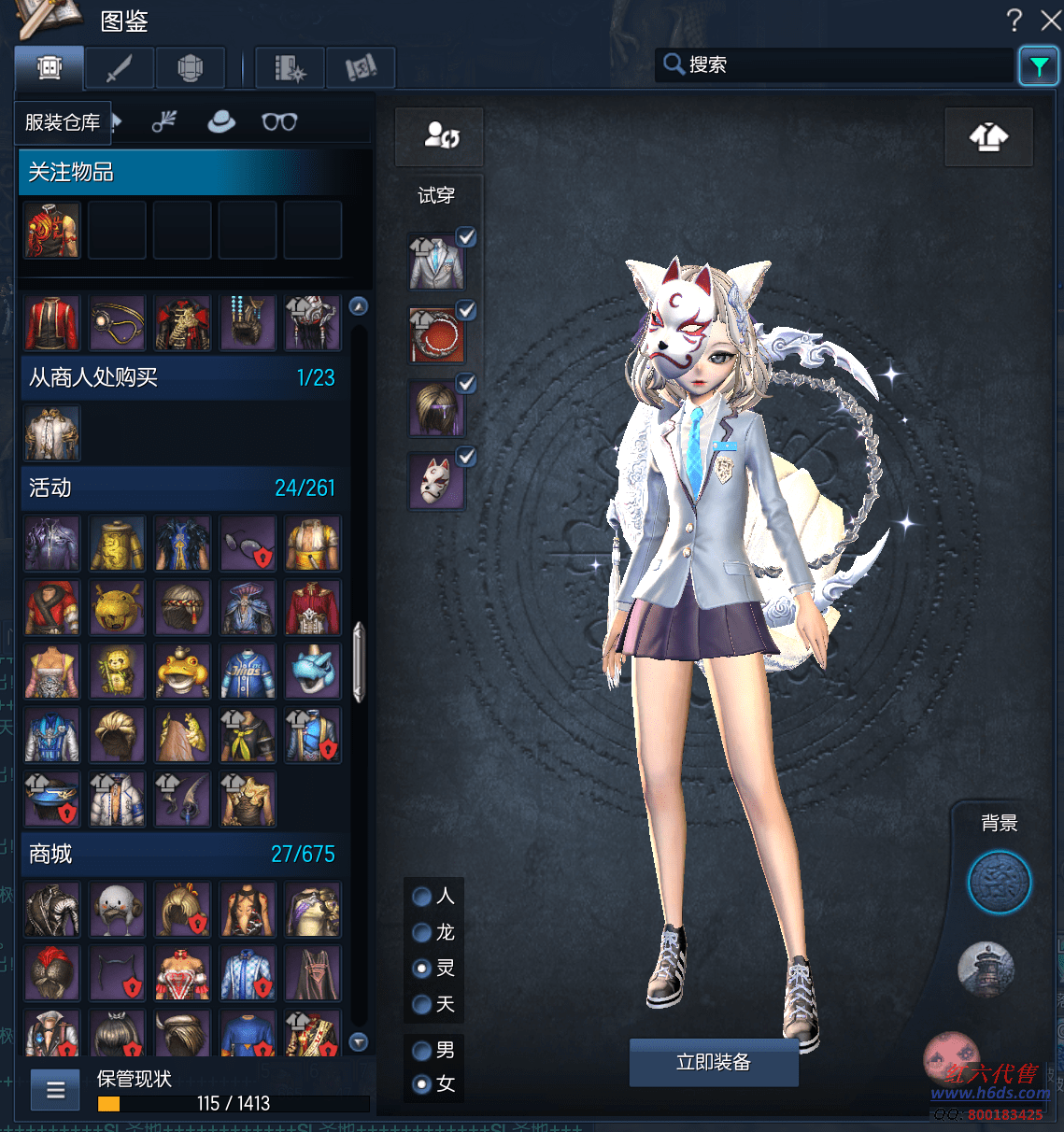
Task: Select the 男 gender option
Action: [422, 1050]
